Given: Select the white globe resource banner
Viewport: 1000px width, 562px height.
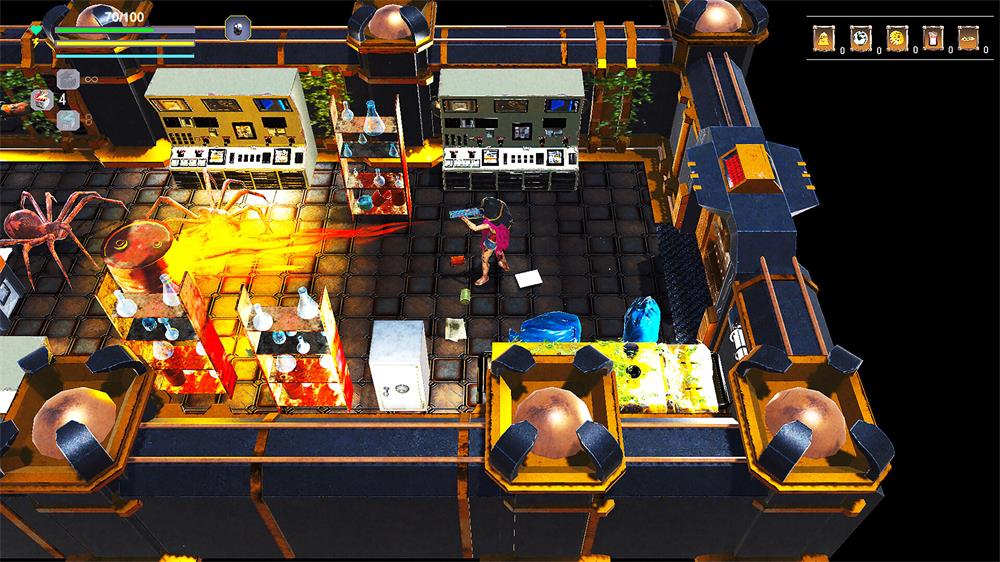Looking at the screenshot, I should (860, 38).
